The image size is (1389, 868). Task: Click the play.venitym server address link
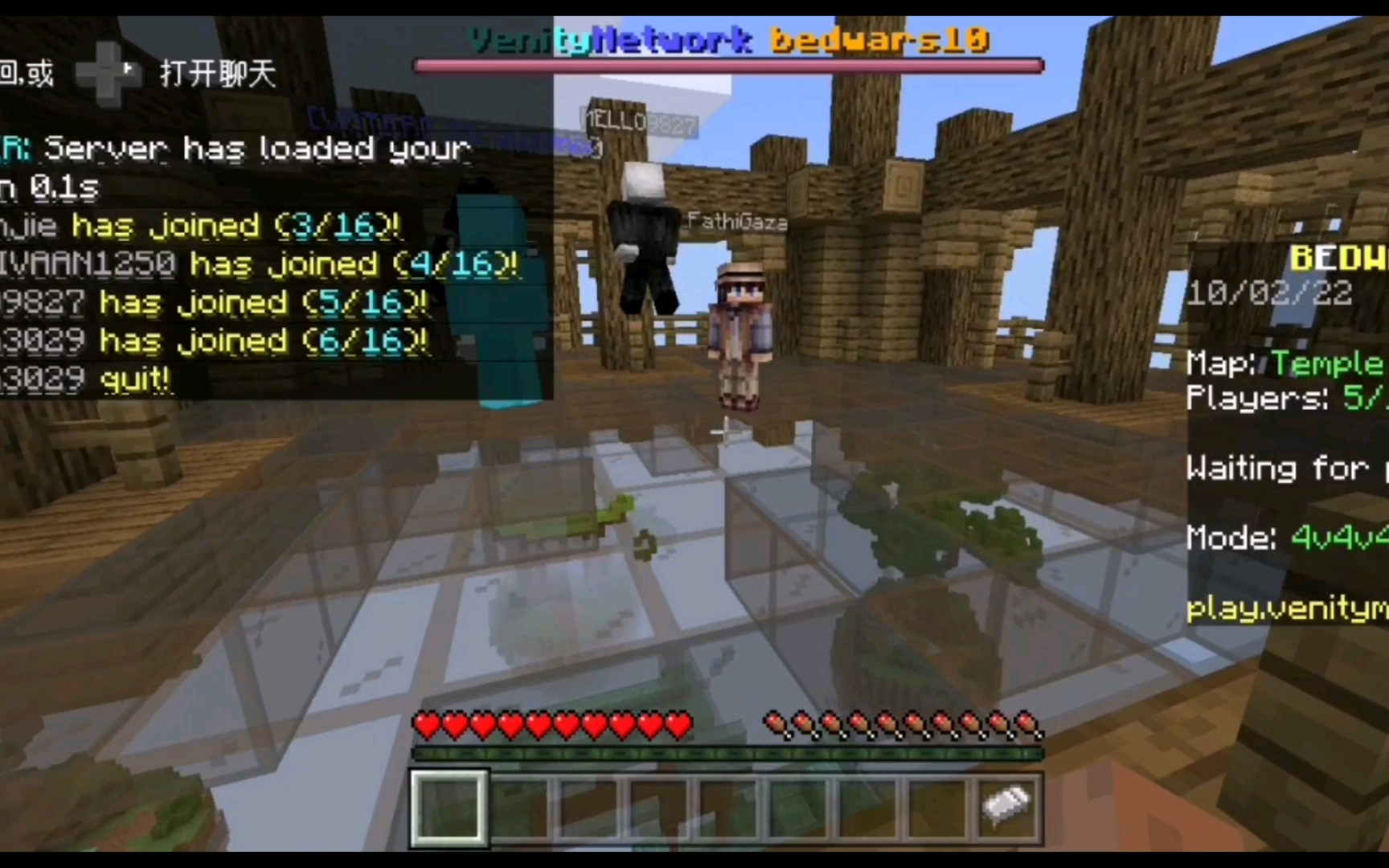[x=1282, y=609]
